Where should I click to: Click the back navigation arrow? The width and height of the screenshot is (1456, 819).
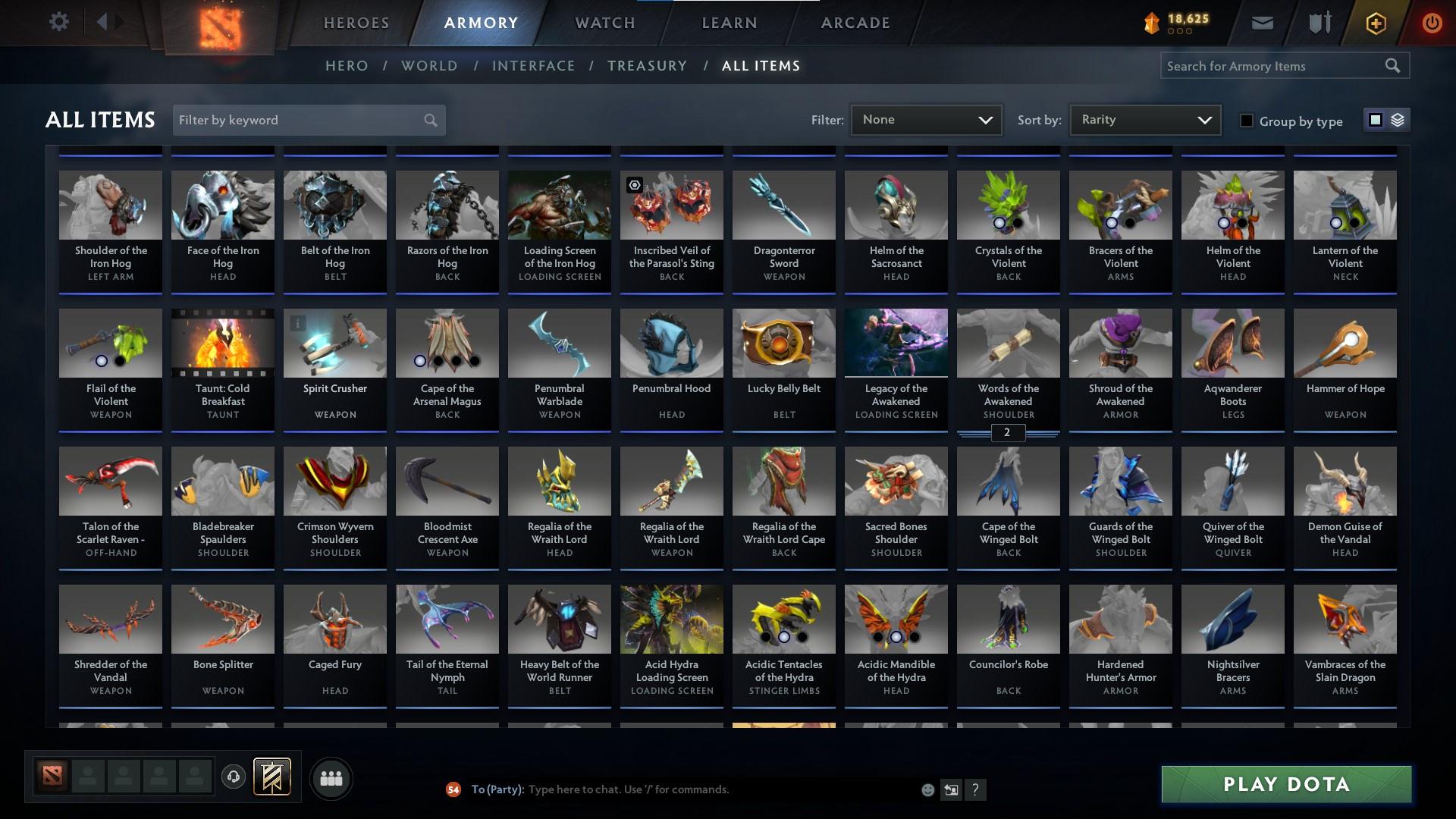tap(102, 22)
